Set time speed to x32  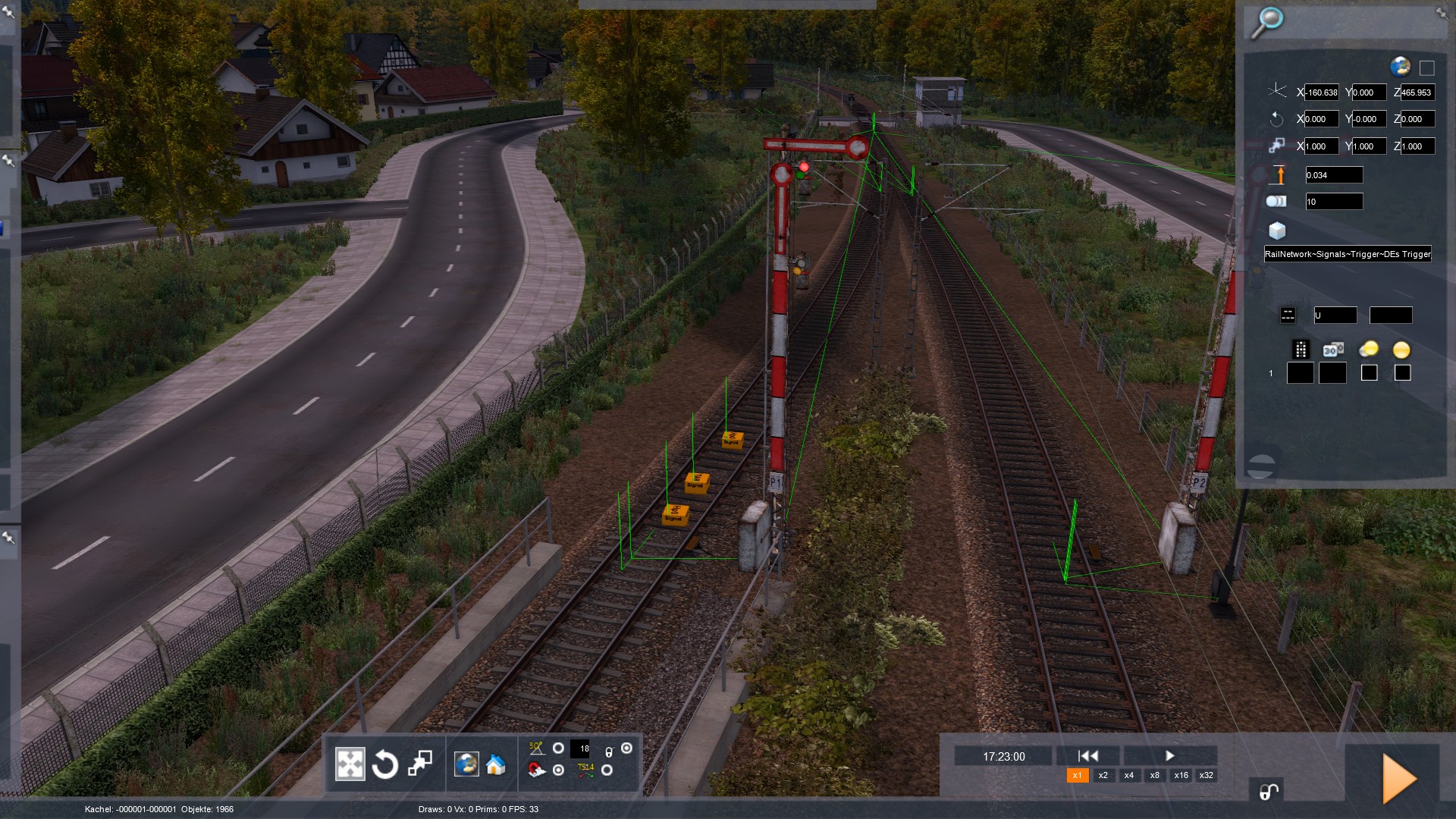tap(1206, 775)
